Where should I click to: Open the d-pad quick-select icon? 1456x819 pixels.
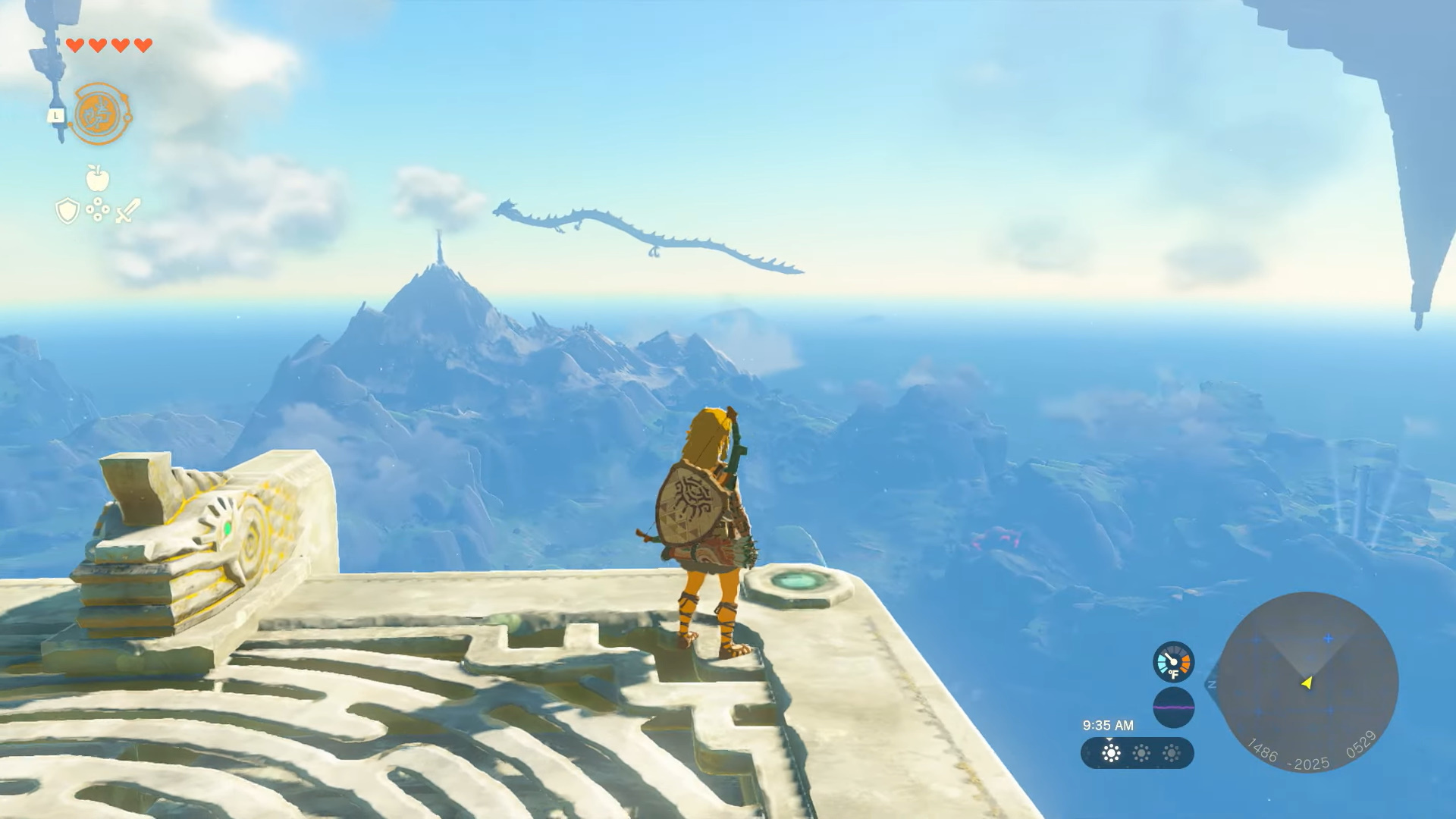[98, 209]
